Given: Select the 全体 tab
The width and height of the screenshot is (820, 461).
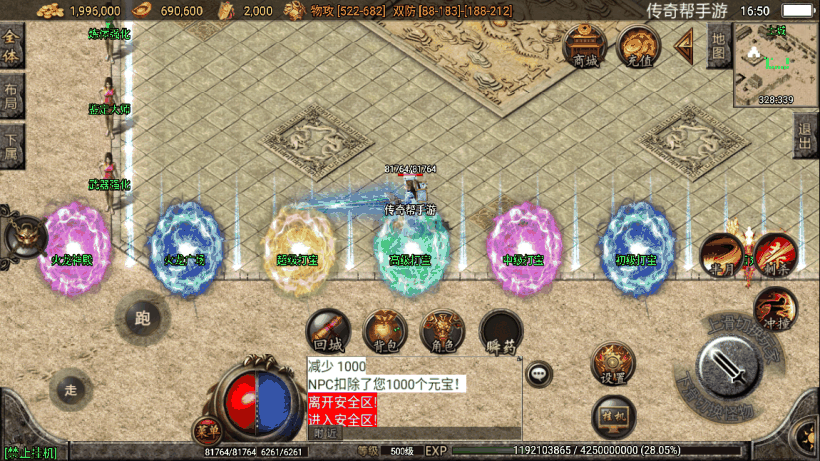Looking at the screenshot, I should tap(11, 48).
